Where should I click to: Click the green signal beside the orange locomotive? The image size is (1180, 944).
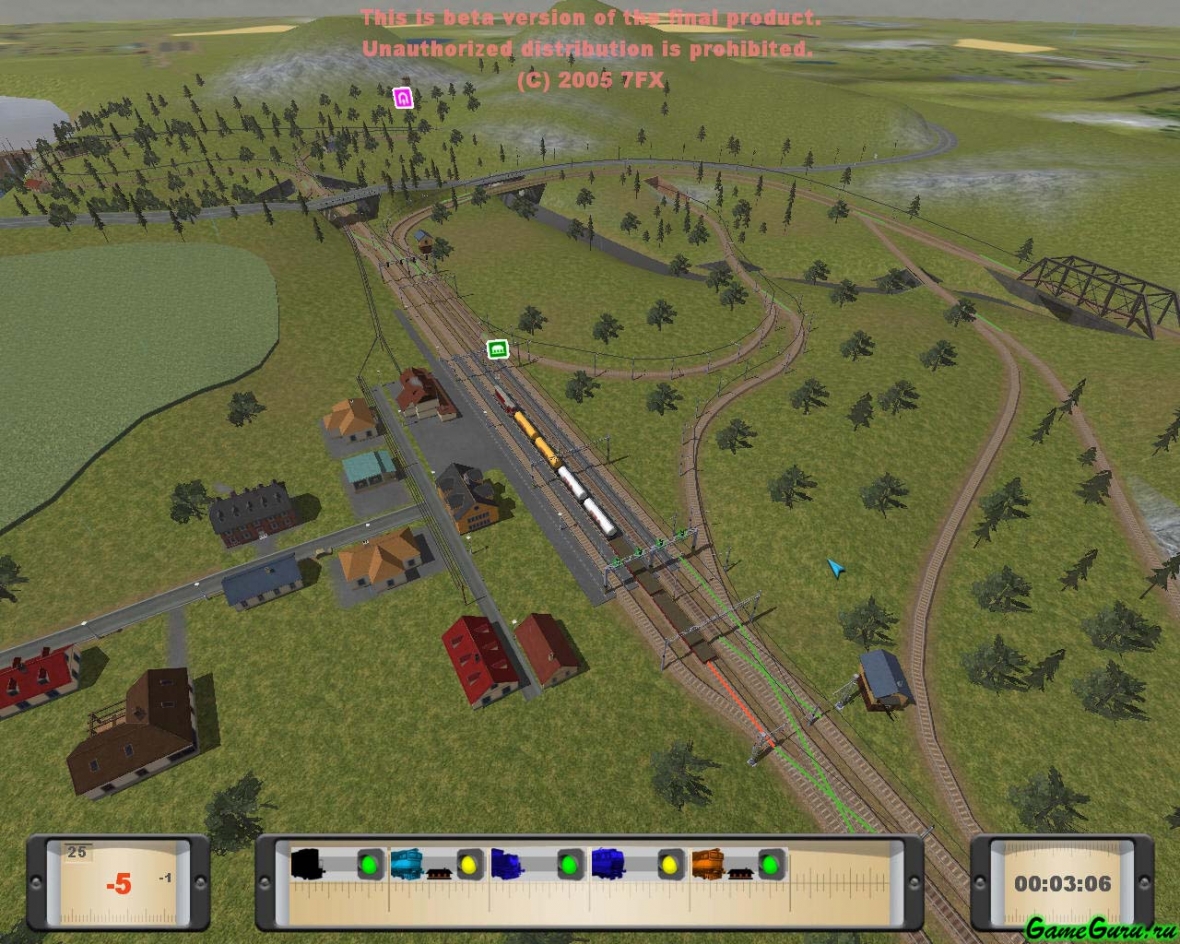coord(771,864)
